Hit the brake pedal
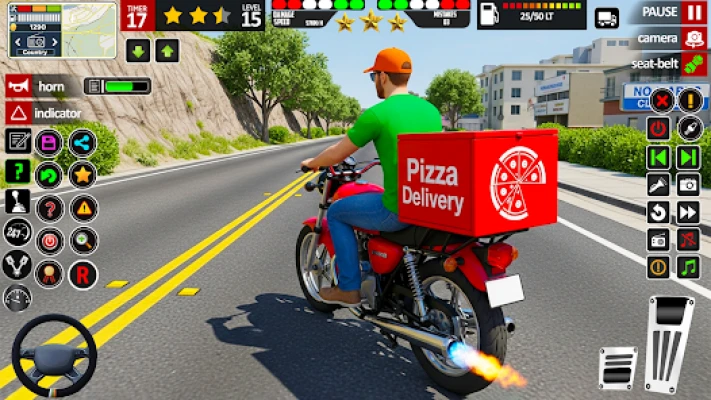This screenshot has height=400, width=711. pyautogui.click(x=617, y=367)
